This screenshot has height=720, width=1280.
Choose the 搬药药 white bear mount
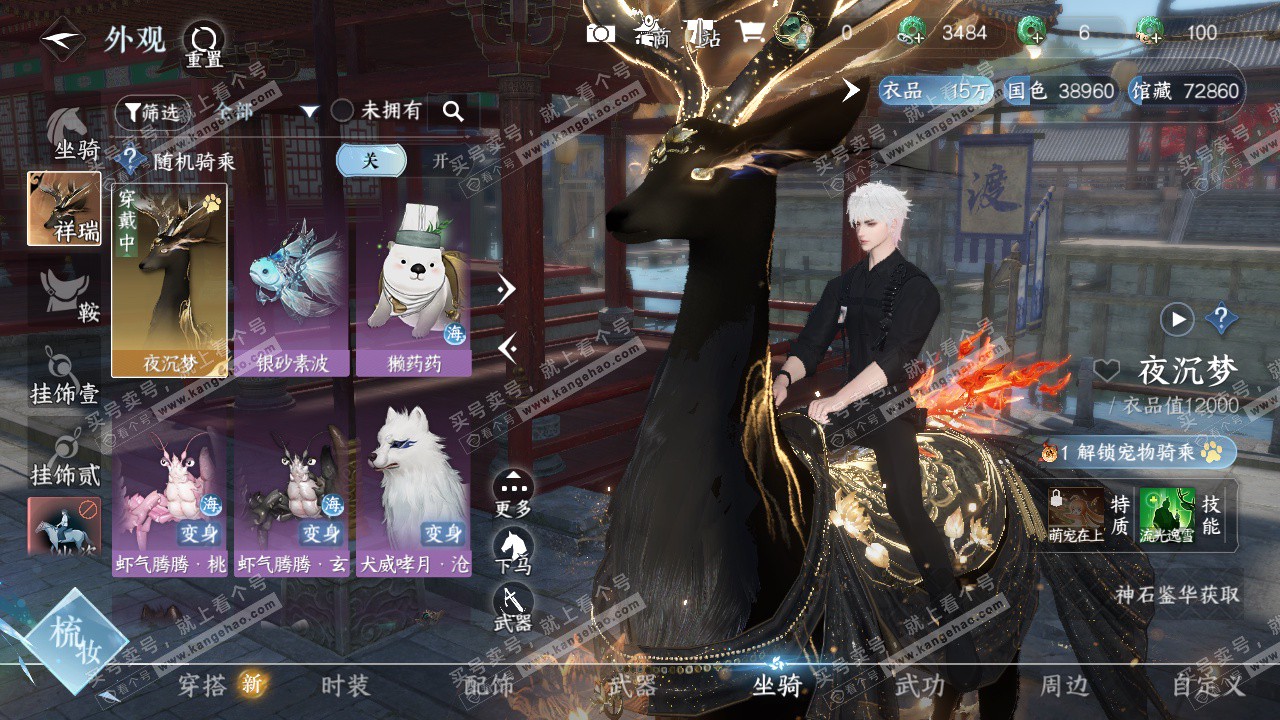point(413,282)
